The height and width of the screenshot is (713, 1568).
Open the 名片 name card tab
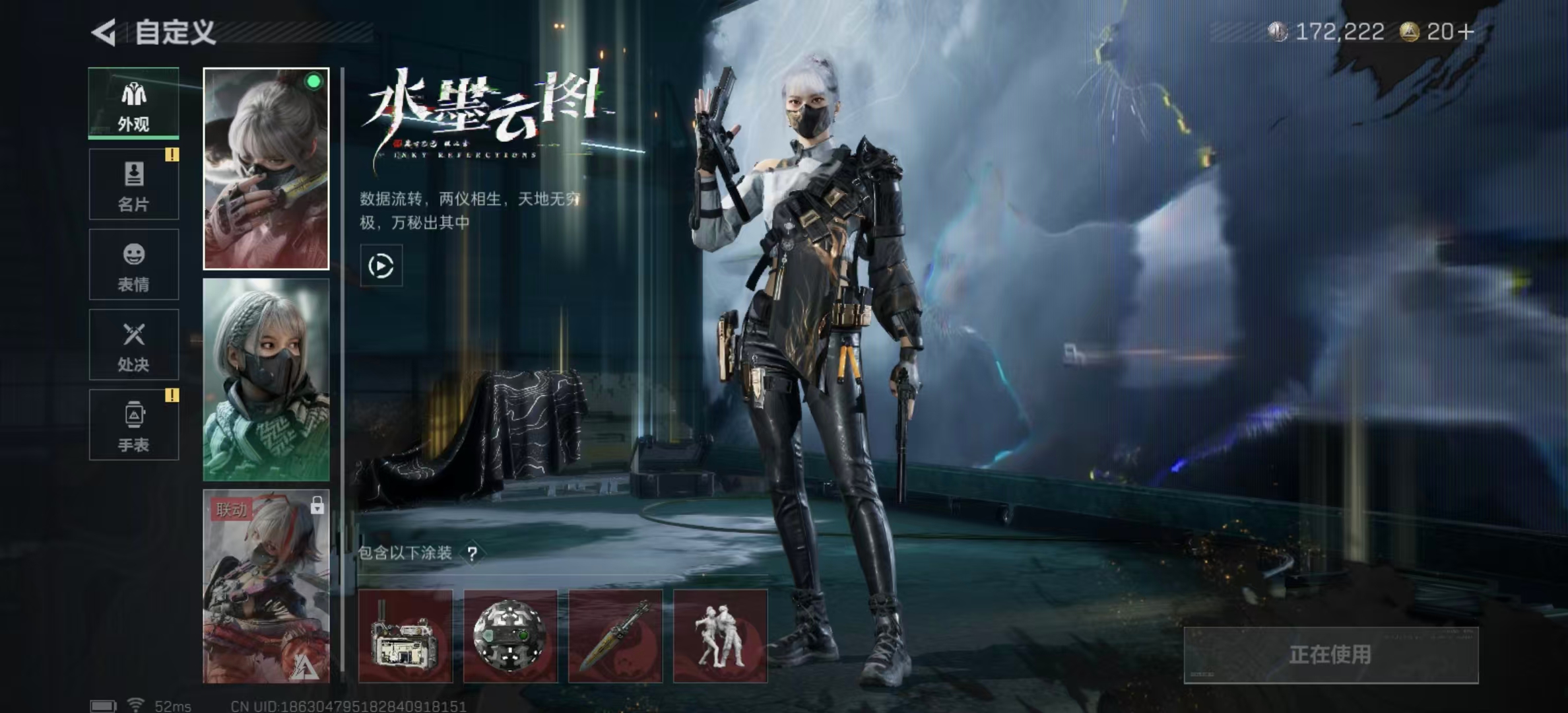[134, 184]
